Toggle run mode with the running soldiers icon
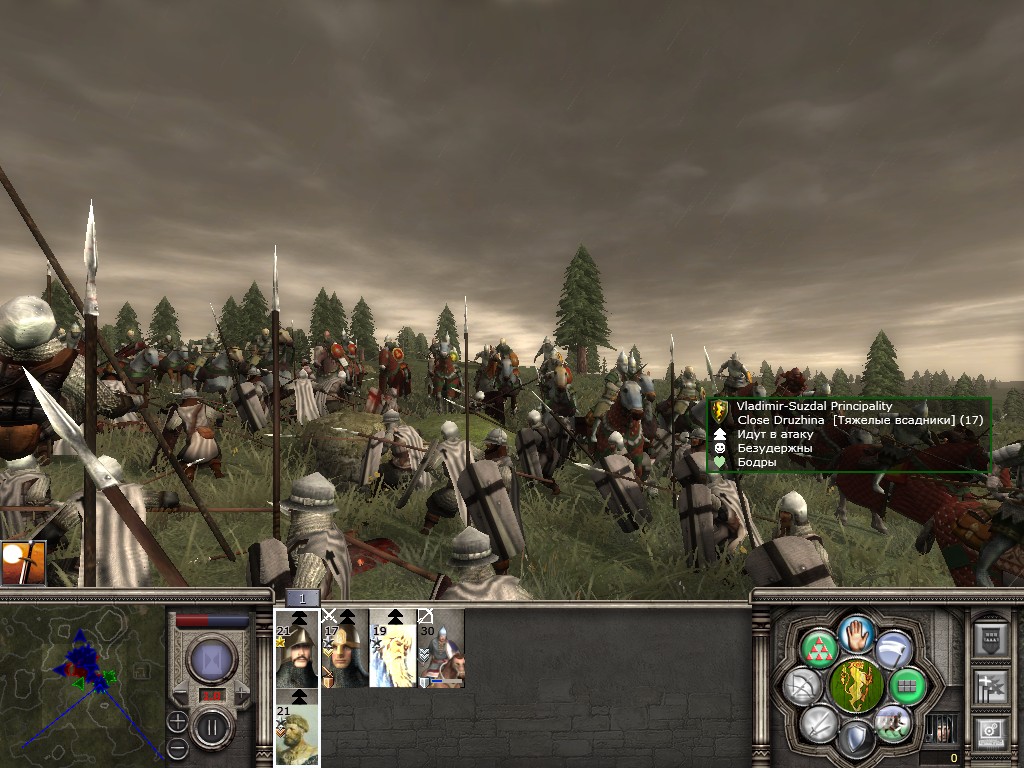This screenshot has width=1024, height=768. coord(893,722)
